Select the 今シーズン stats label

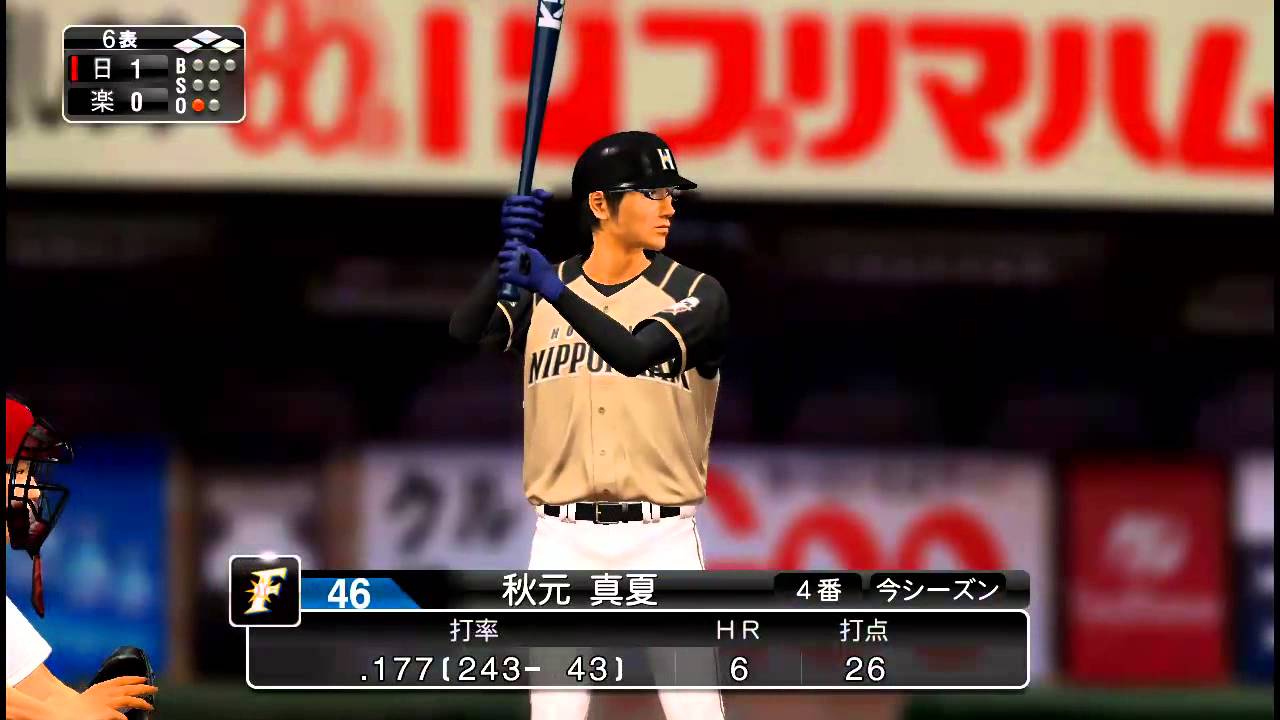(937, 590)
